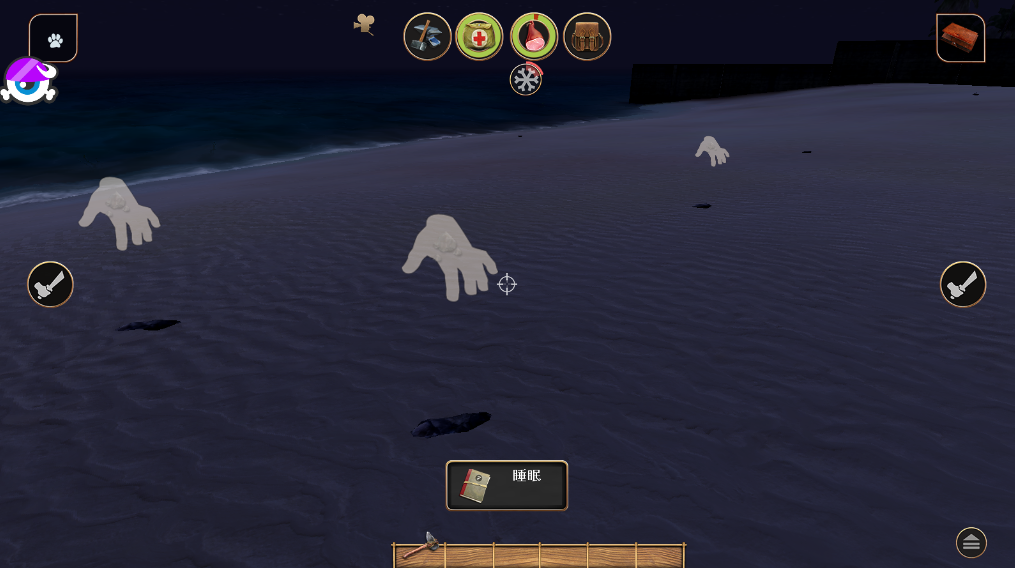Screen dimensions: 1015x568
Task: Select the ham hunger status icon
Action: [534, 37]
